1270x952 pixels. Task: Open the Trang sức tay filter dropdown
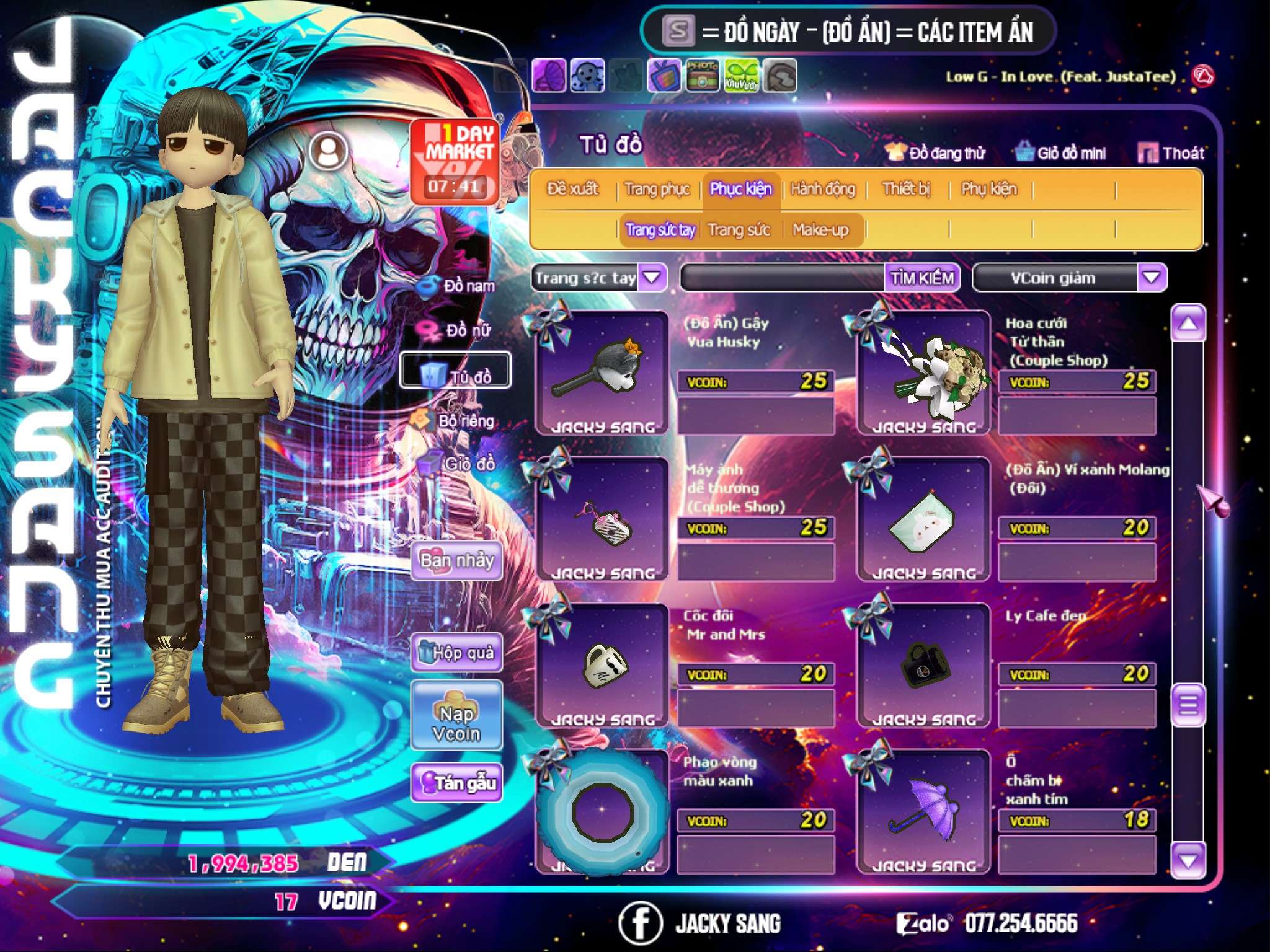[x=652, y=278]
